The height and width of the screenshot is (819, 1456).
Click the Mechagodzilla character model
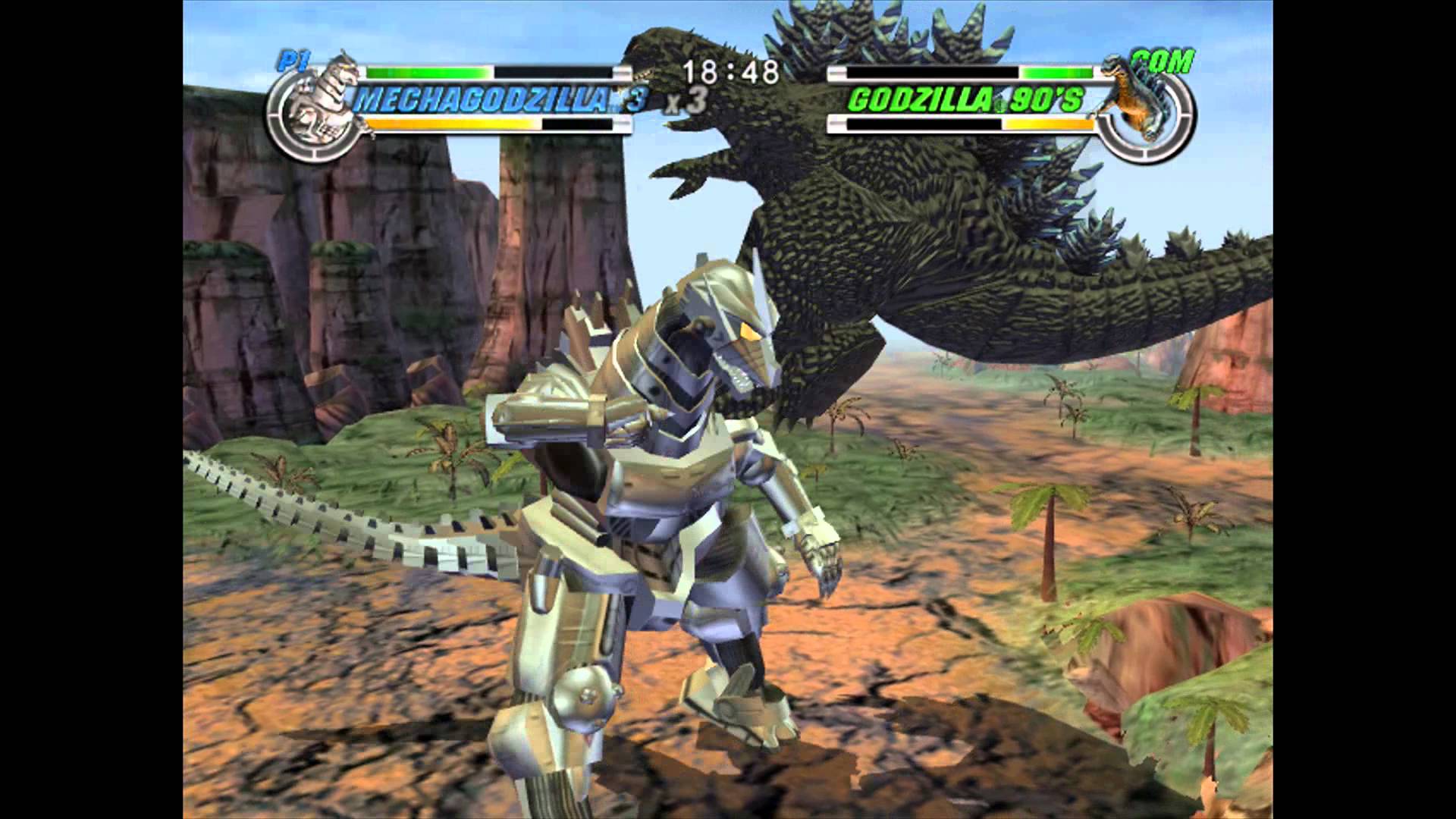click(x=667, y=493)
